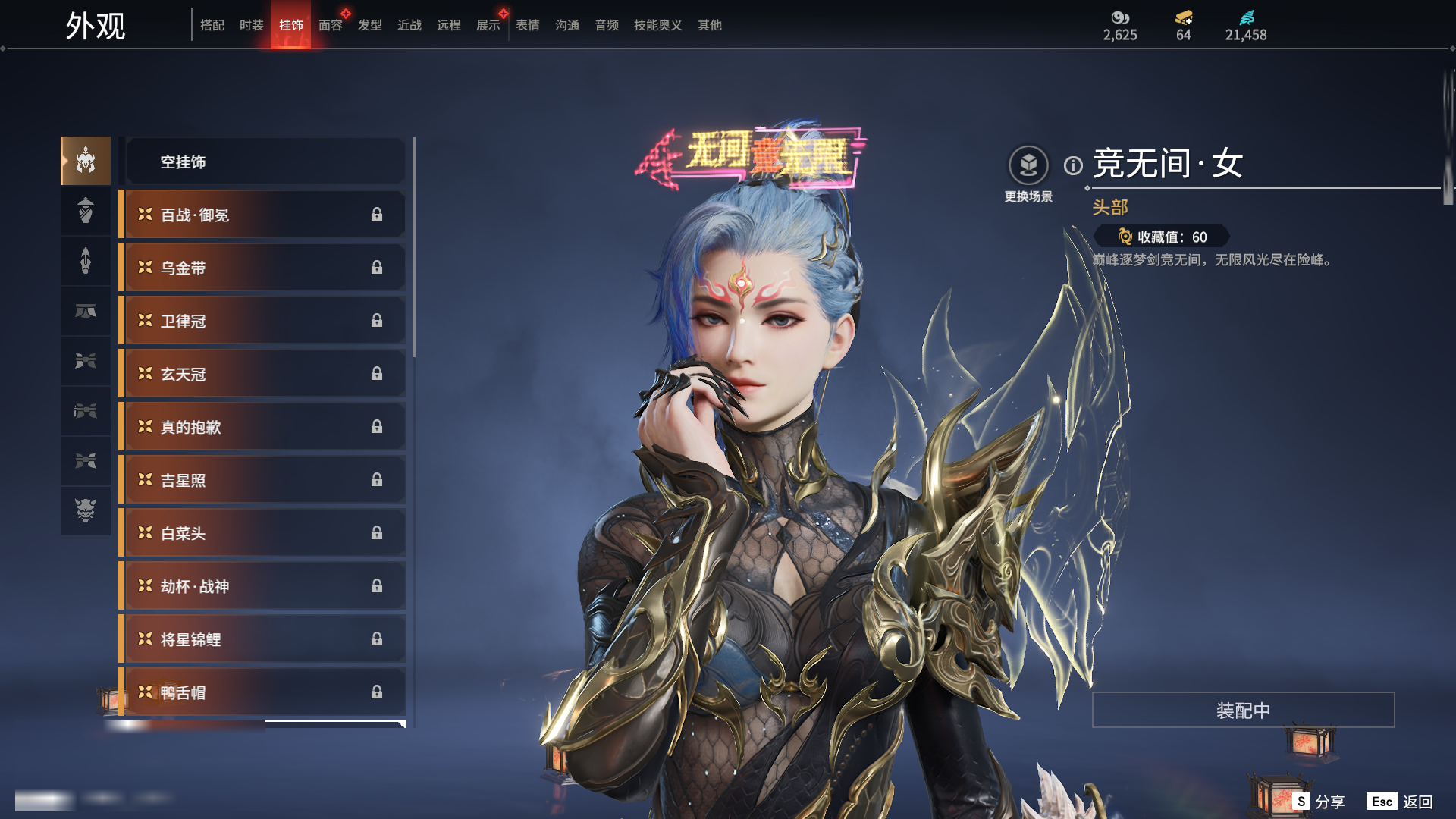Select the demon mask category icon
Viewport: 1456px width, 819px height.
pos(86,510)
